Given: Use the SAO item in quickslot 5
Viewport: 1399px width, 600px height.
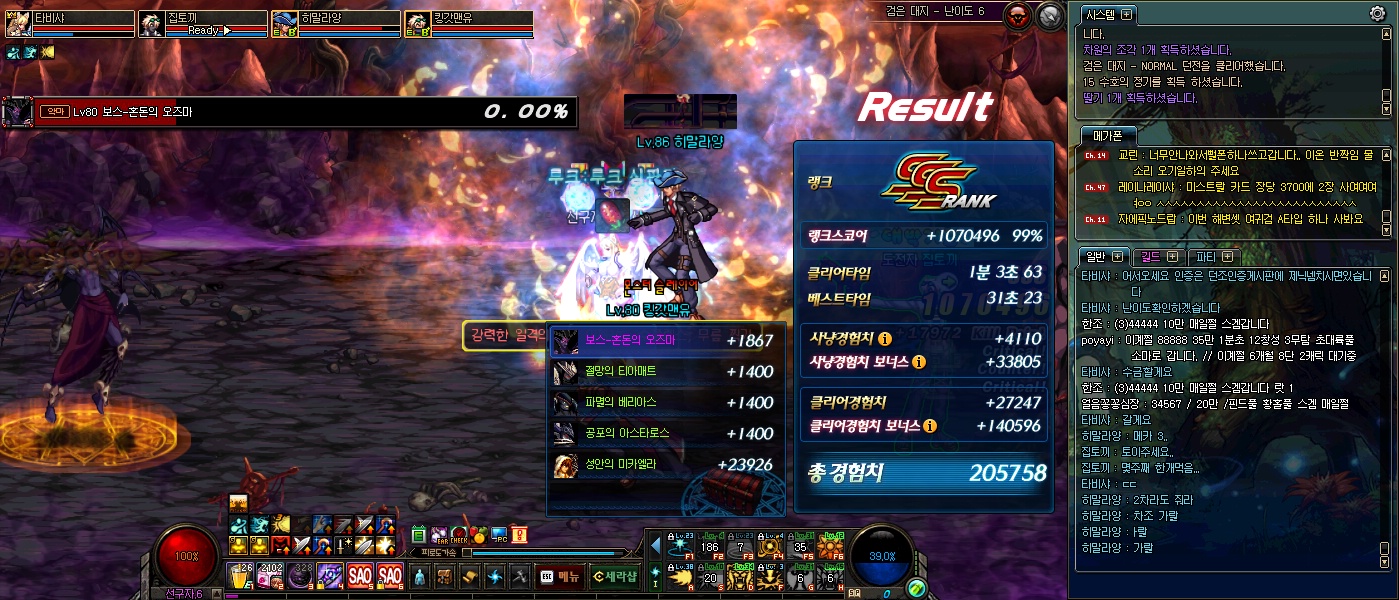Looking at the screenshot, I should (x=360, y=576).
